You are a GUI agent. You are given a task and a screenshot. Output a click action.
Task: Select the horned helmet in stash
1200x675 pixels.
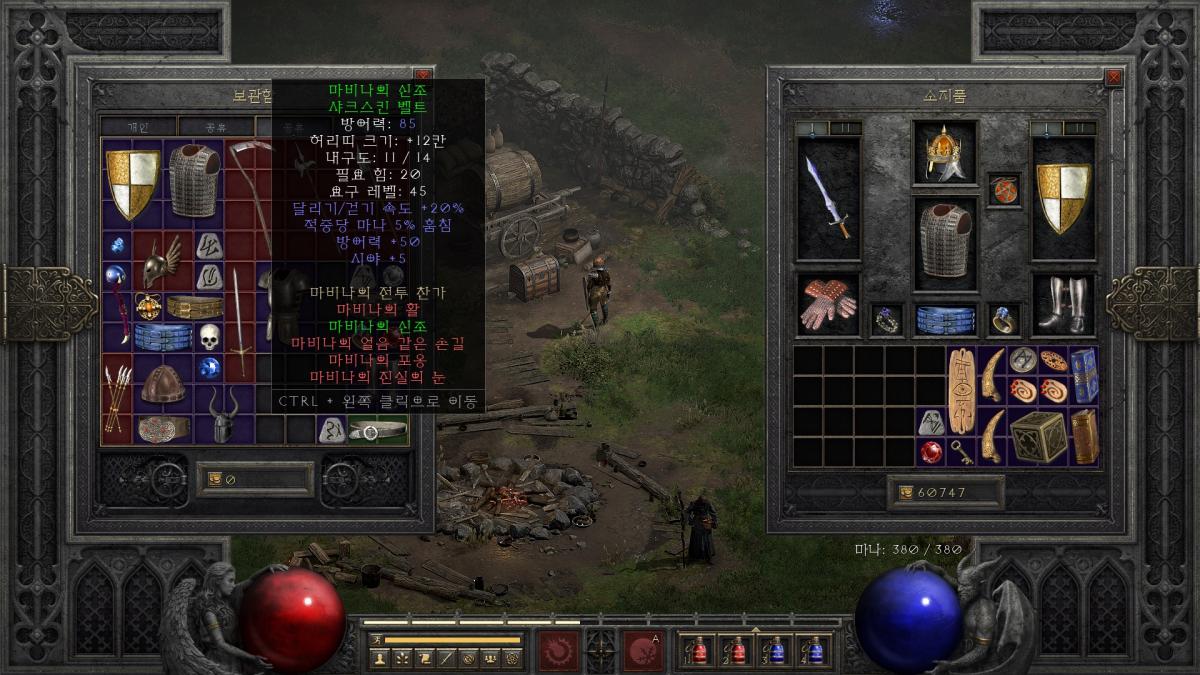225,414
